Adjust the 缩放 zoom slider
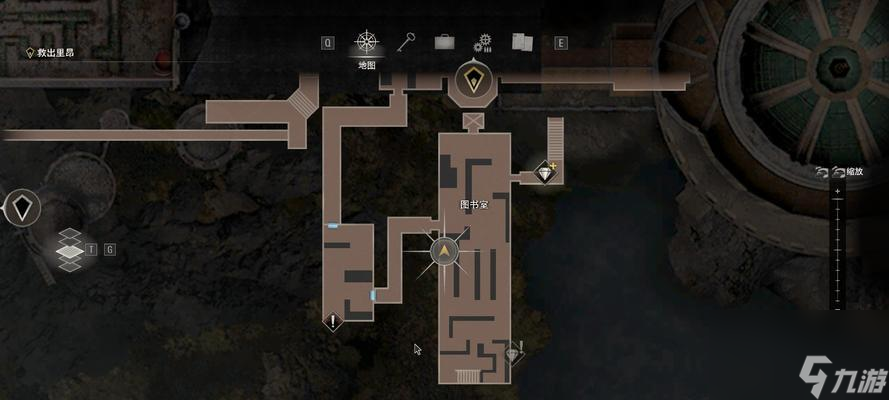The width and height of the screenshot is (889, 400). (836, 250)
